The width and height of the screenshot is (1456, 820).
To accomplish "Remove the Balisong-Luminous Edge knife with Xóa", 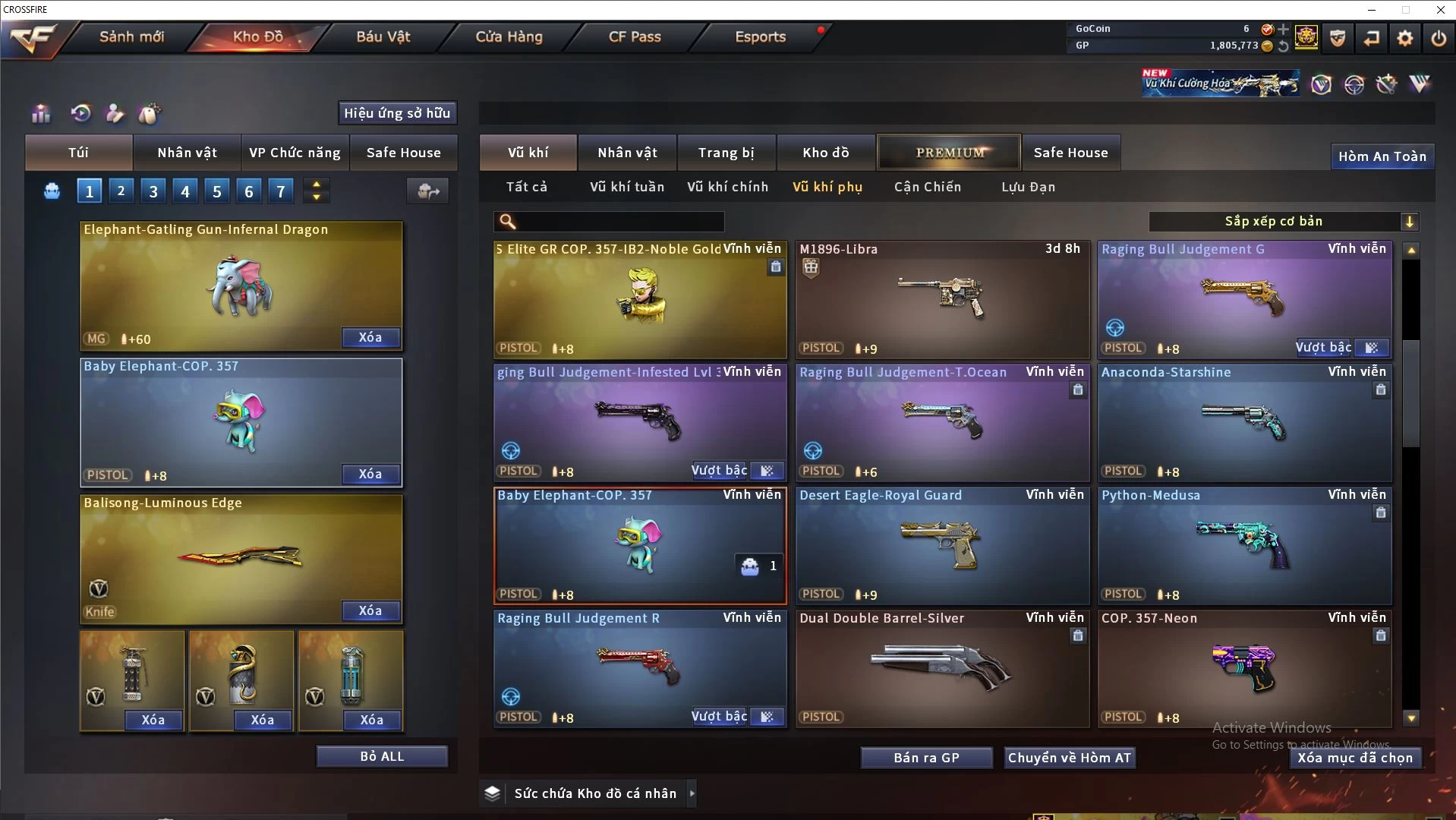I will (370, 610).
